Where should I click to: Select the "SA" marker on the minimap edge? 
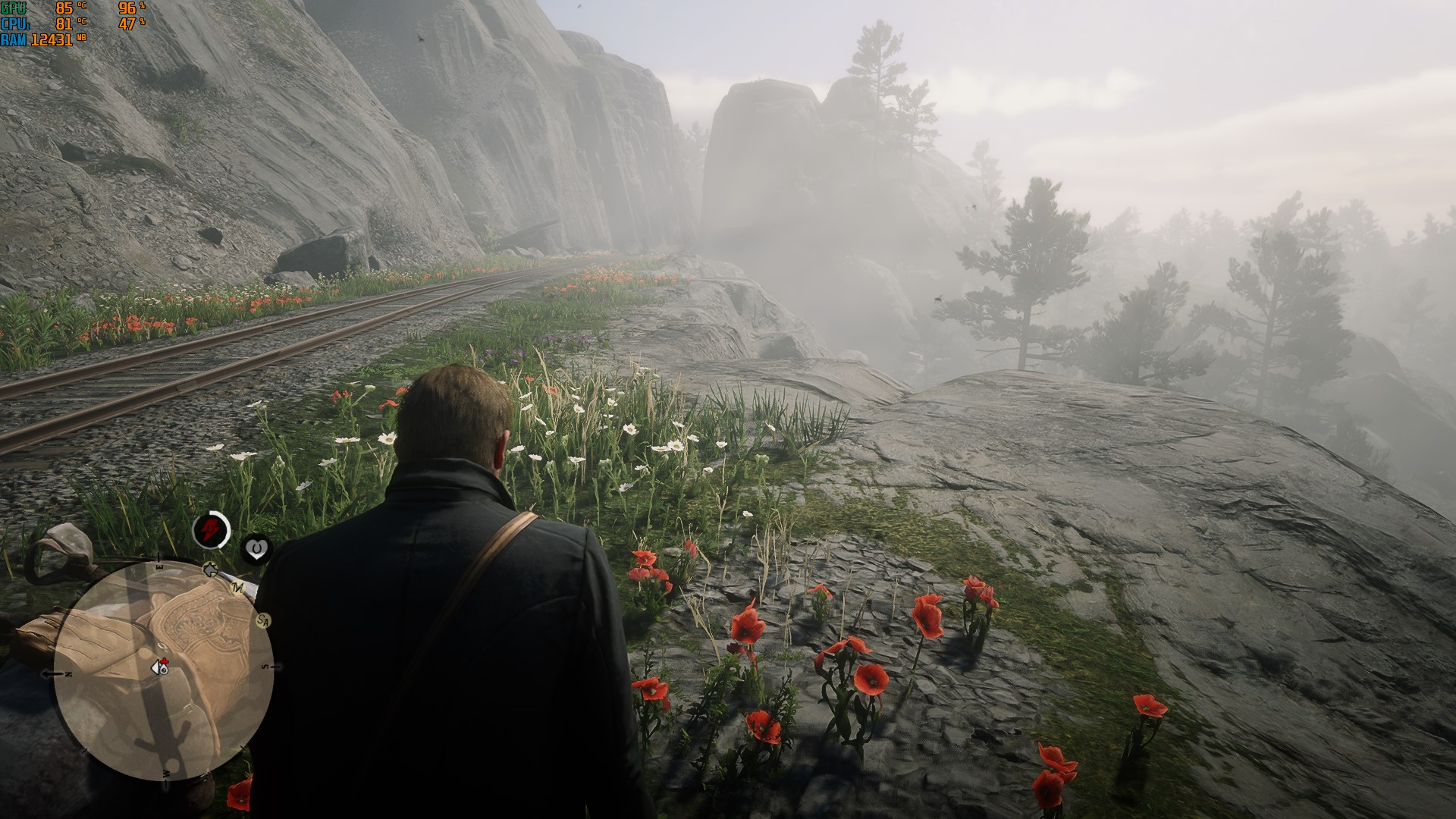pos(264,621)
